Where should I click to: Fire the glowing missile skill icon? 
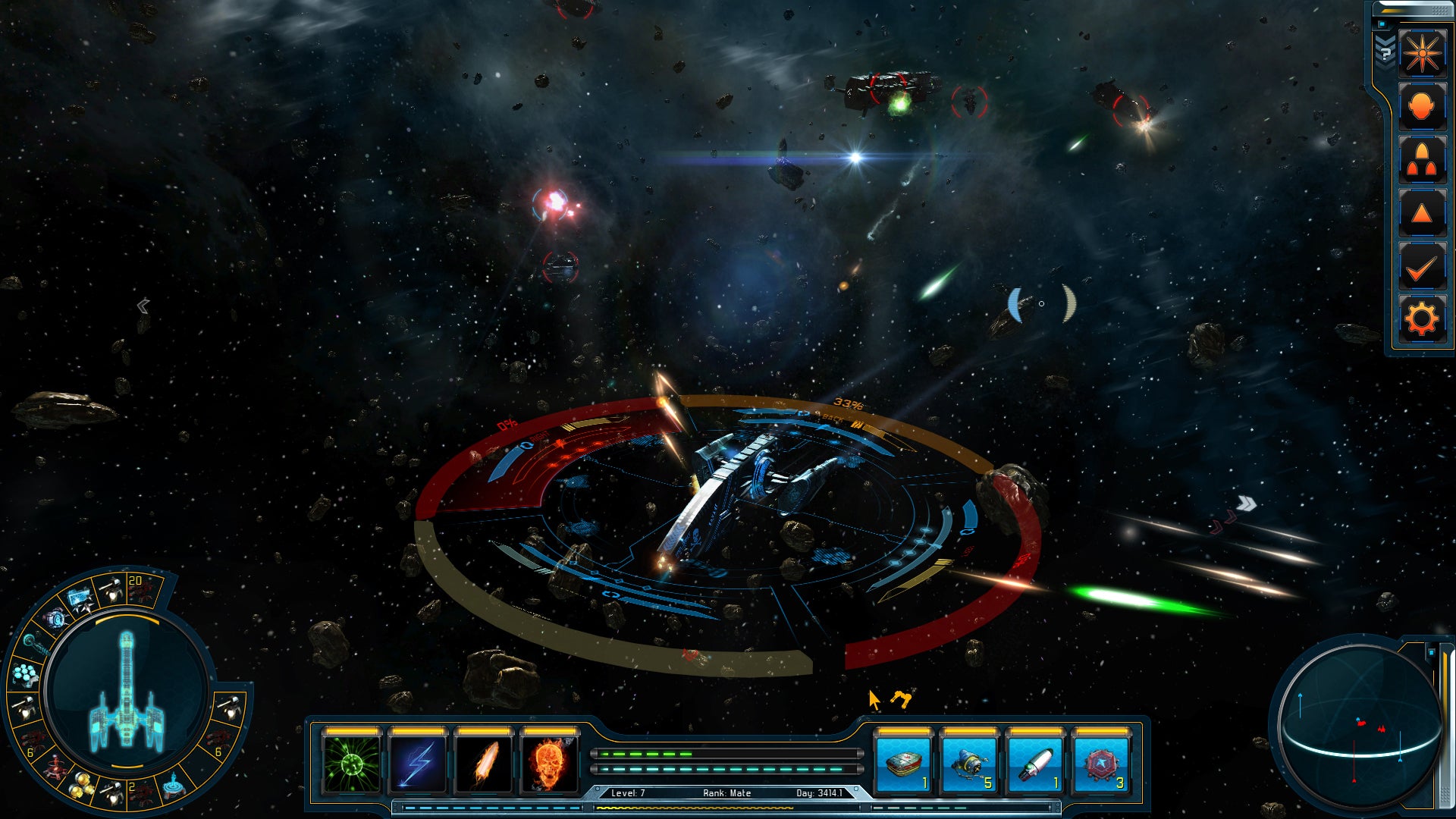click(485, 766)
